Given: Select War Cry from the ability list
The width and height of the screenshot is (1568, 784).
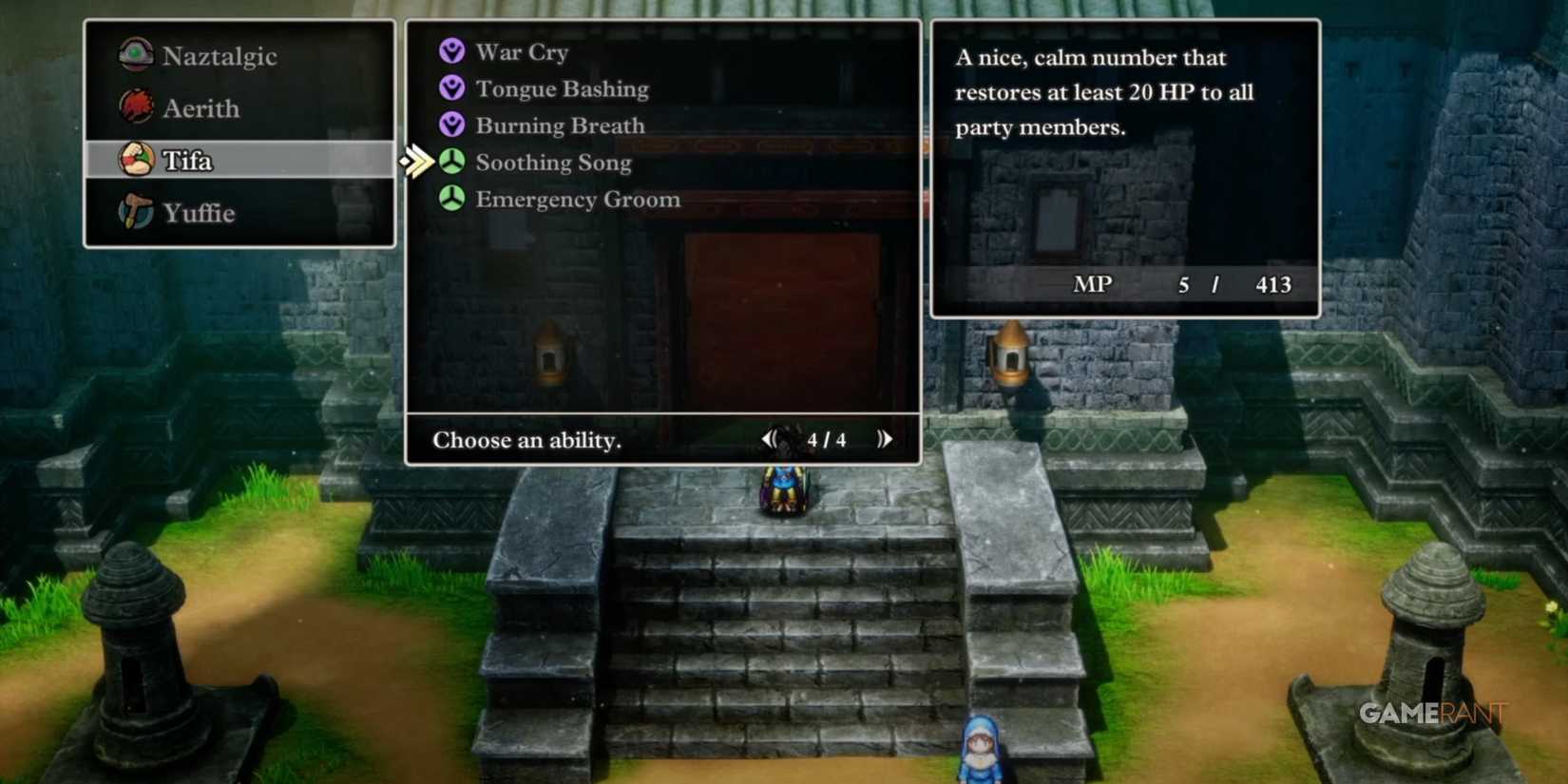Looking at the screenshot, I should (x=521, y=50).
